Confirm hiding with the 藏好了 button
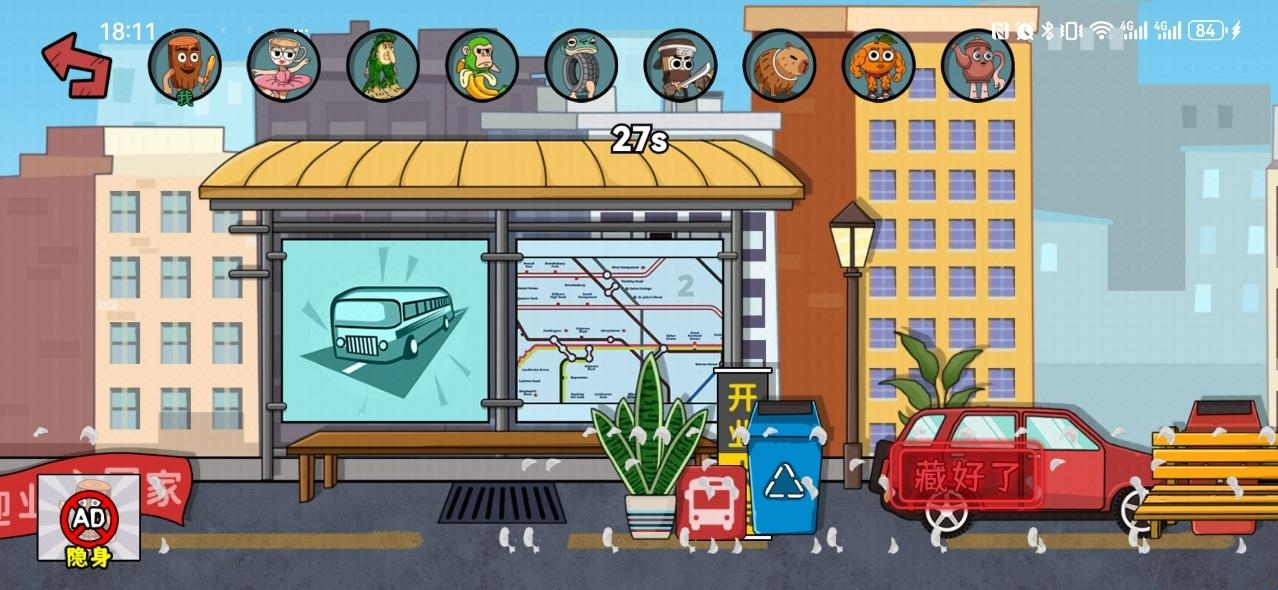 click(x=967, y=477)
